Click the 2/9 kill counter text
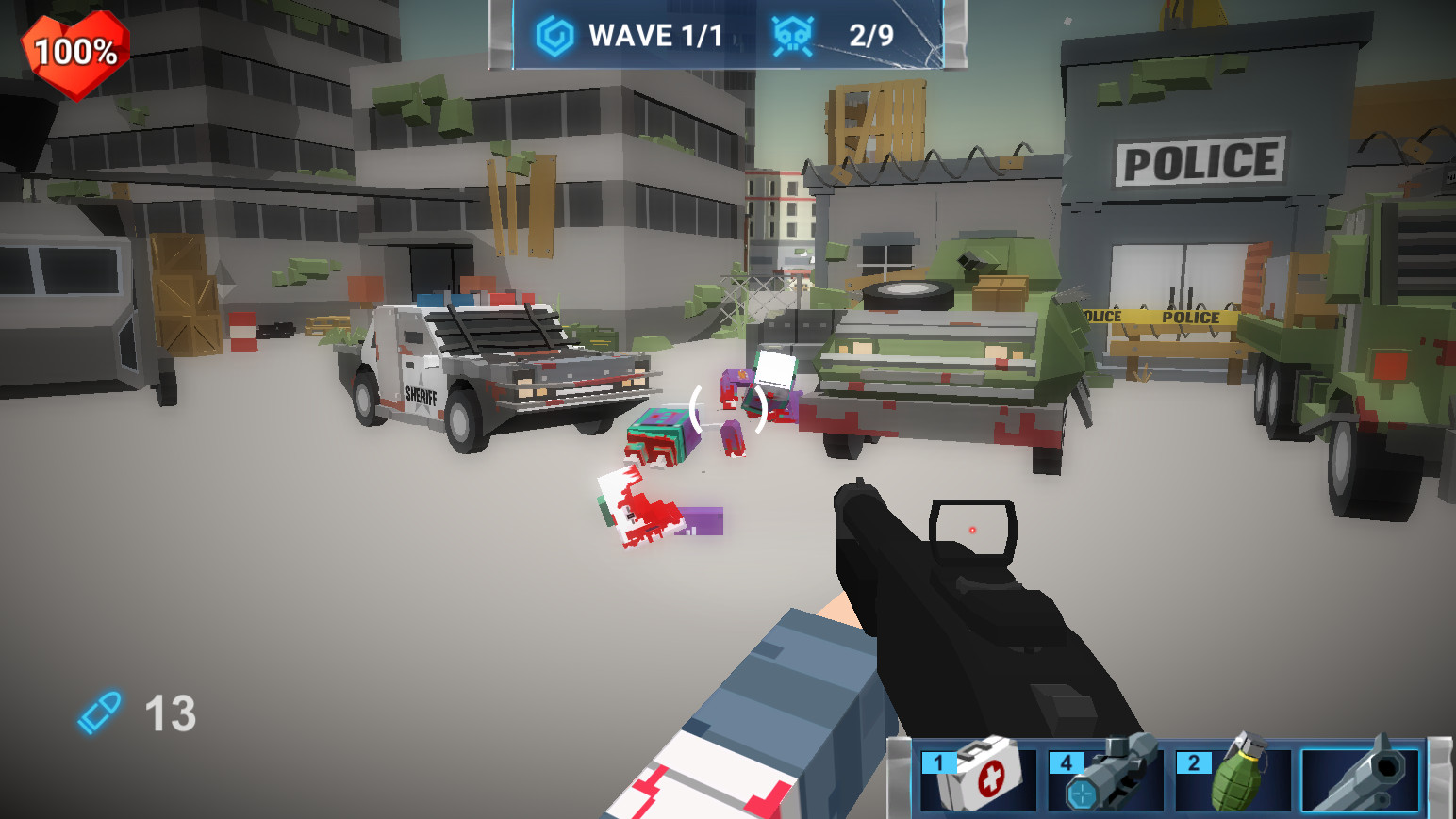The image size is (1456, 819). point(869,34)
